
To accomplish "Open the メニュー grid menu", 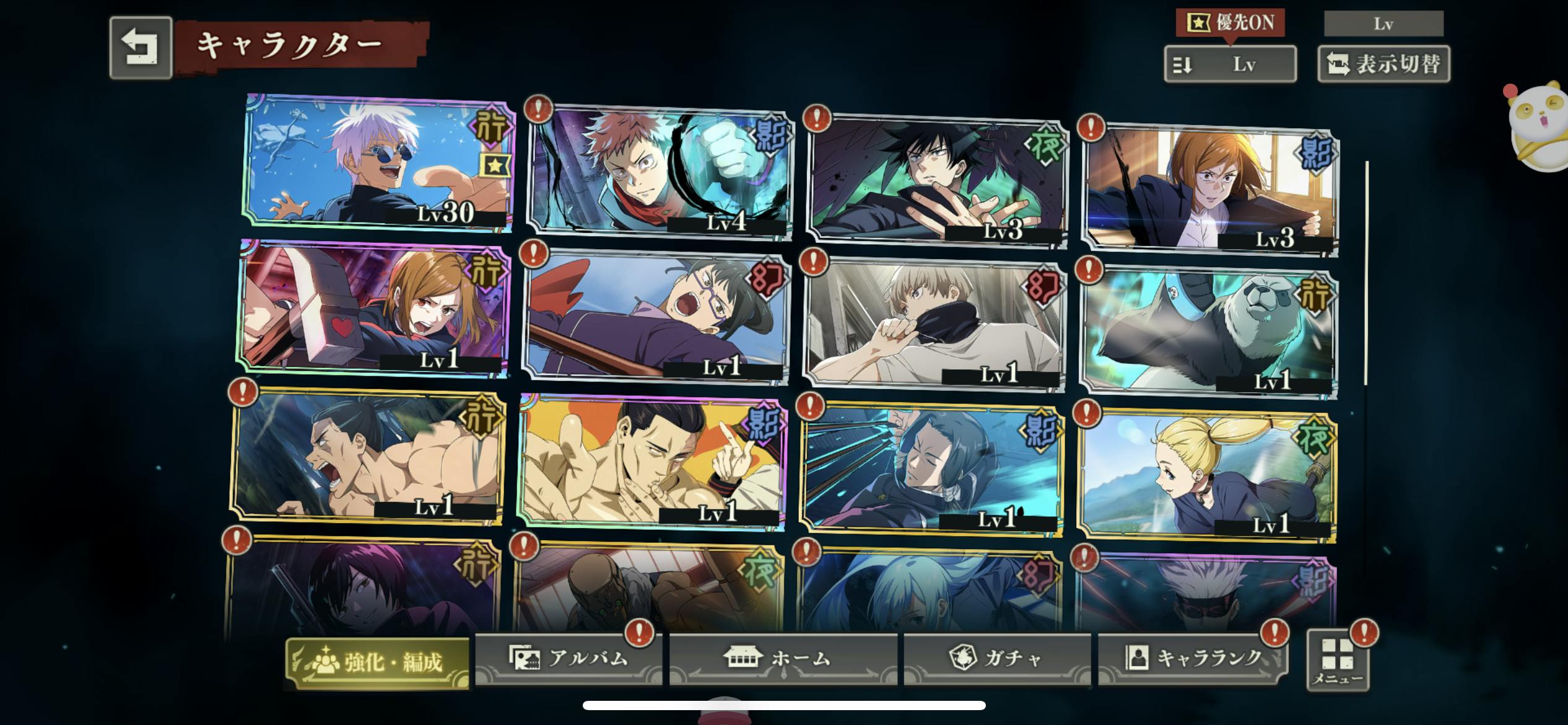I will click(x=1338, y=661).
